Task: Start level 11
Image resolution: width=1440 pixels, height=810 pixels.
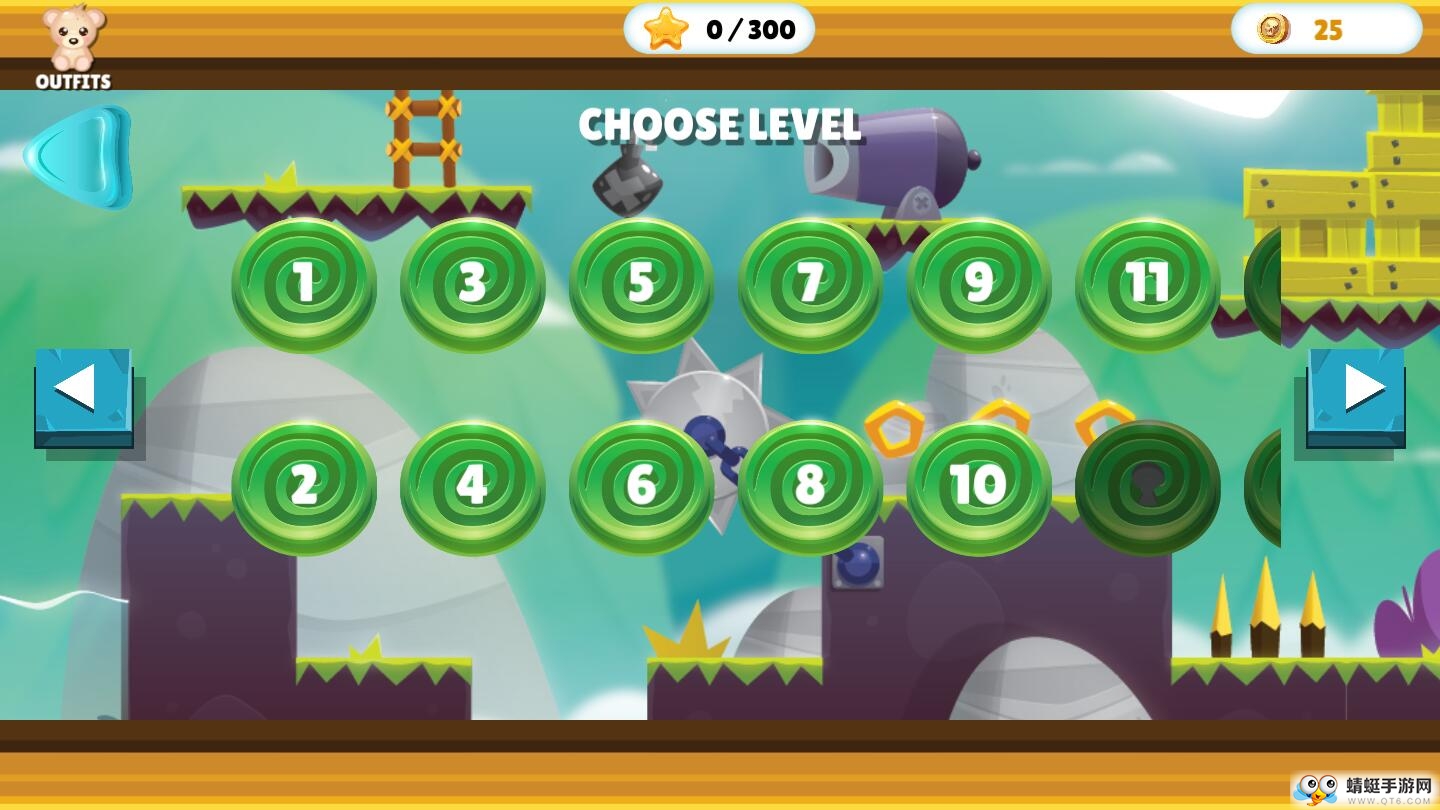Action: pyautogui.click(x=1148, y=285)
